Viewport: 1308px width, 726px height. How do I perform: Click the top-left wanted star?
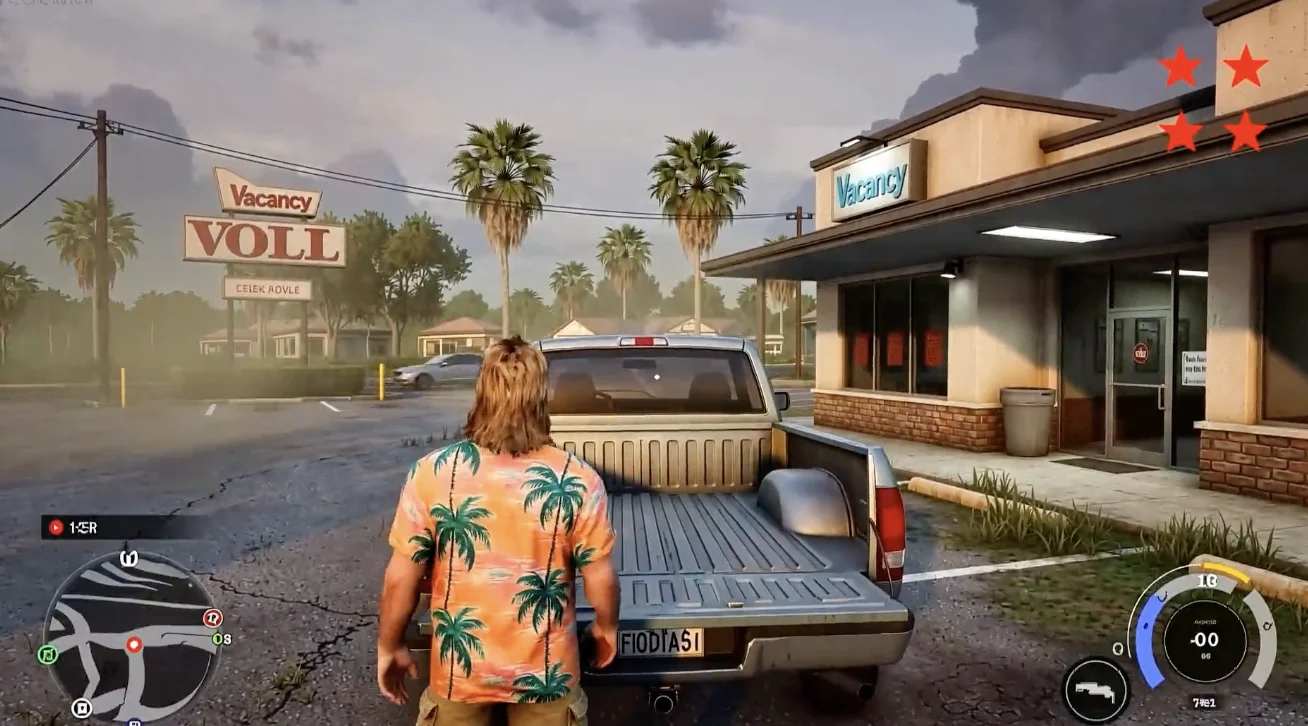(1179, 67)
